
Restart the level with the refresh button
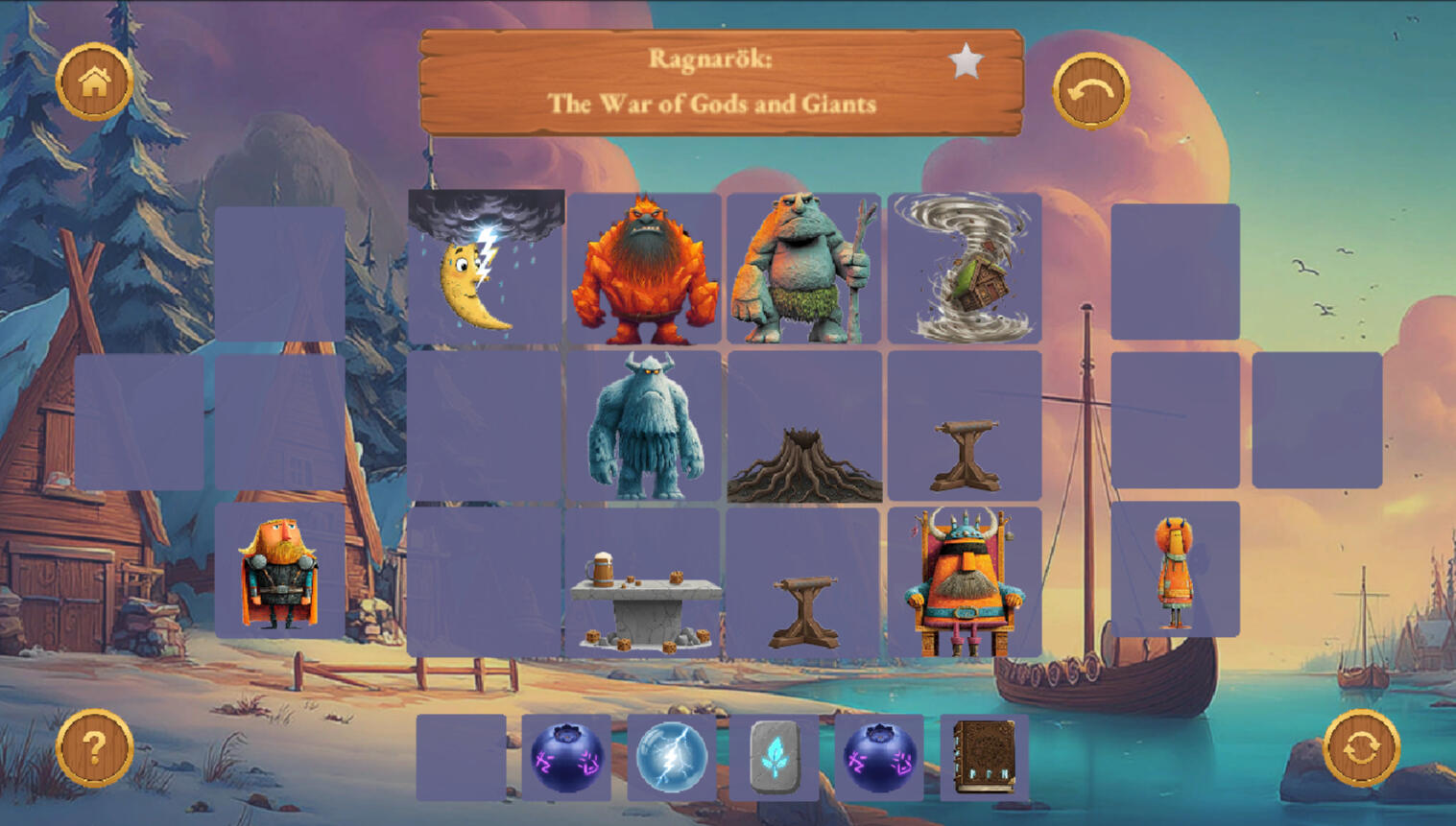pos(1360,747)
